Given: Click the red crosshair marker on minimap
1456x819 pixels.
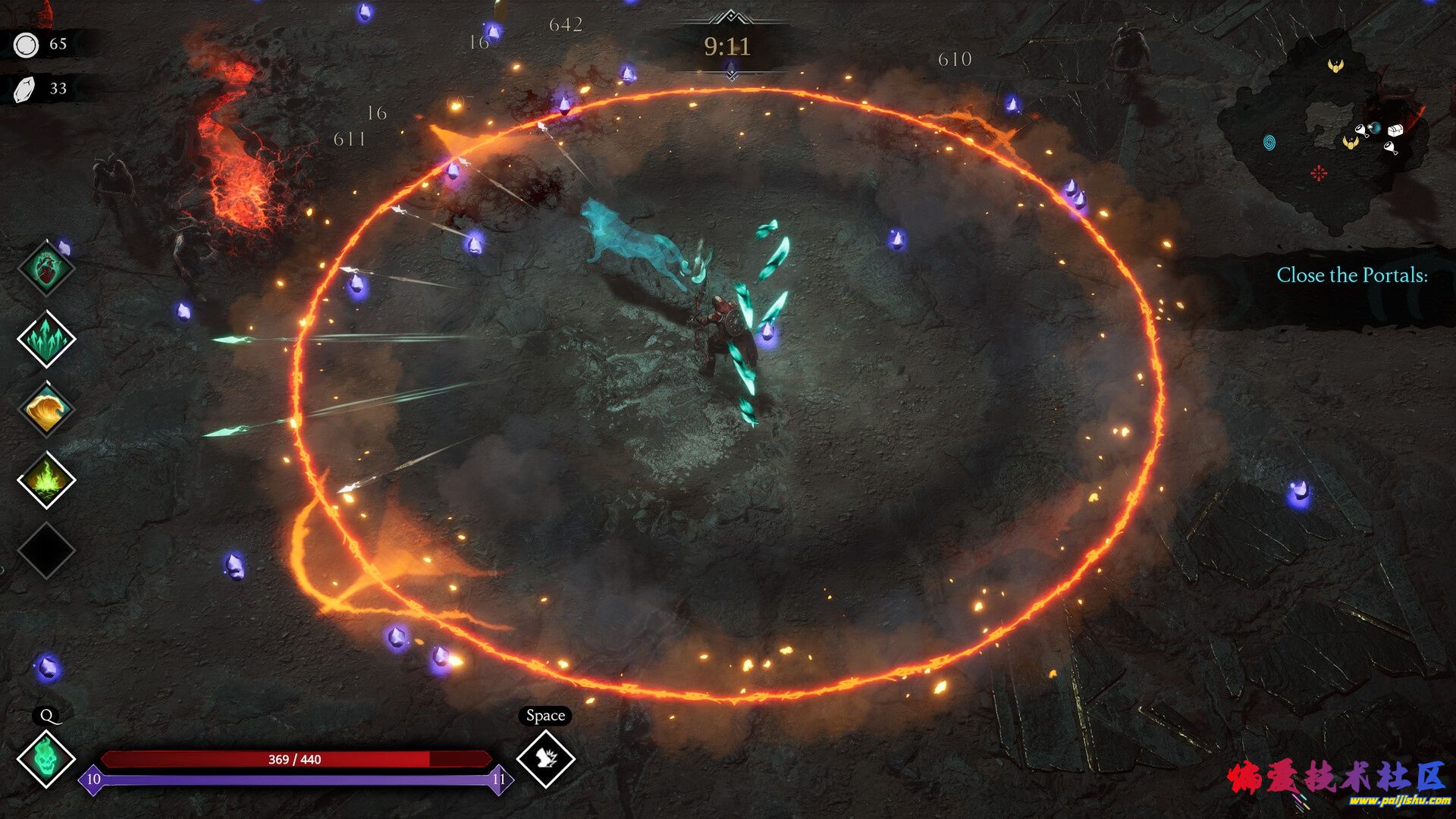Looking at the screenshot, I should click(1319, 174).
